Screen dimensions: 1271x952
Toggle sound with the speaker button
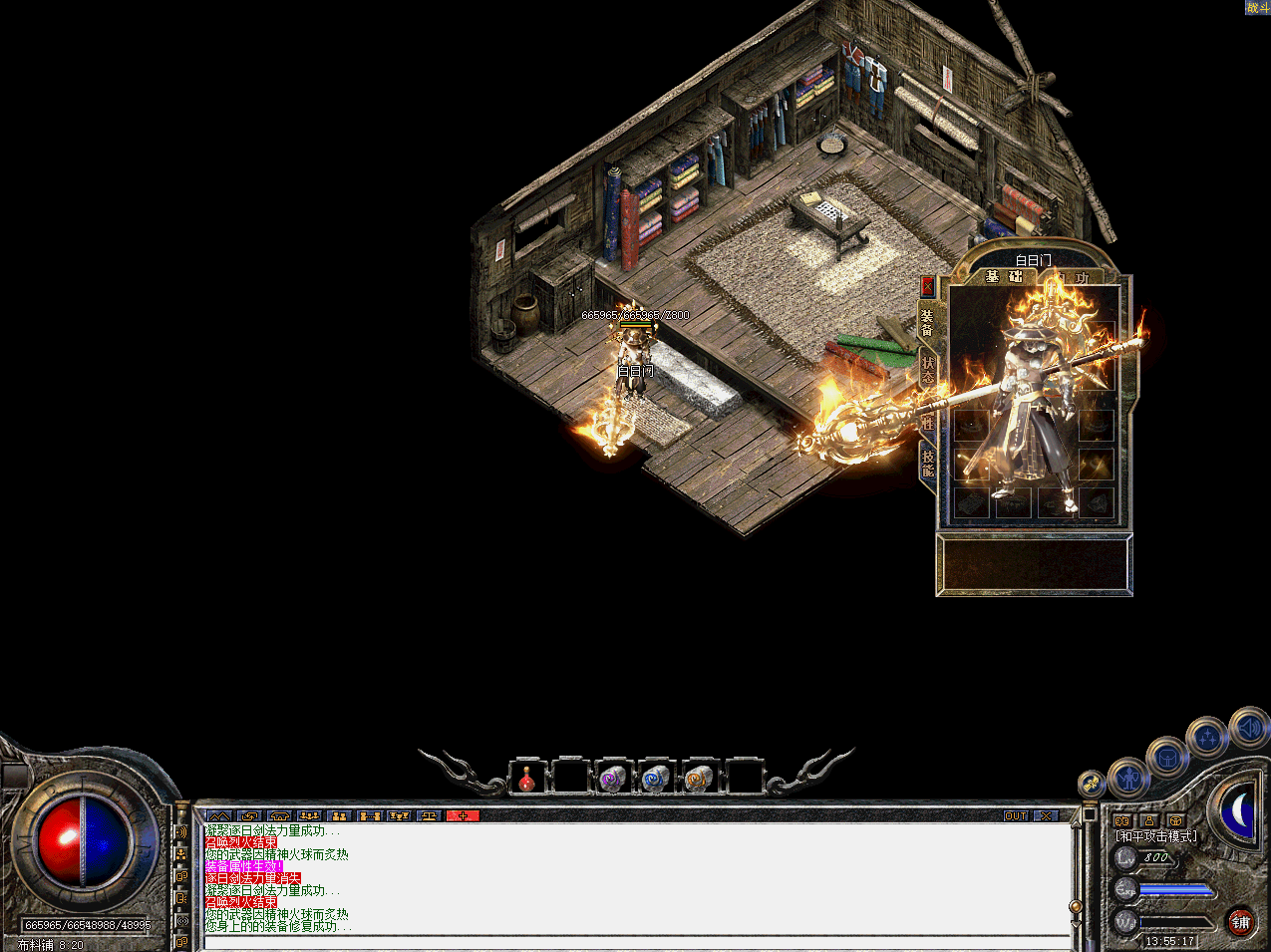[x=1248, y=728]
